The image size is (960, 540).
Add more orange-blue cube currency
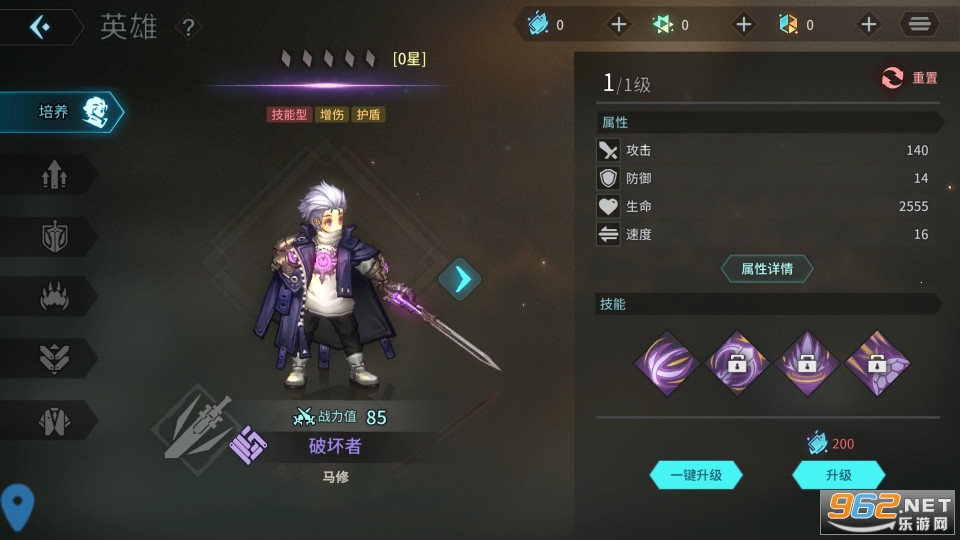(868, 25)
